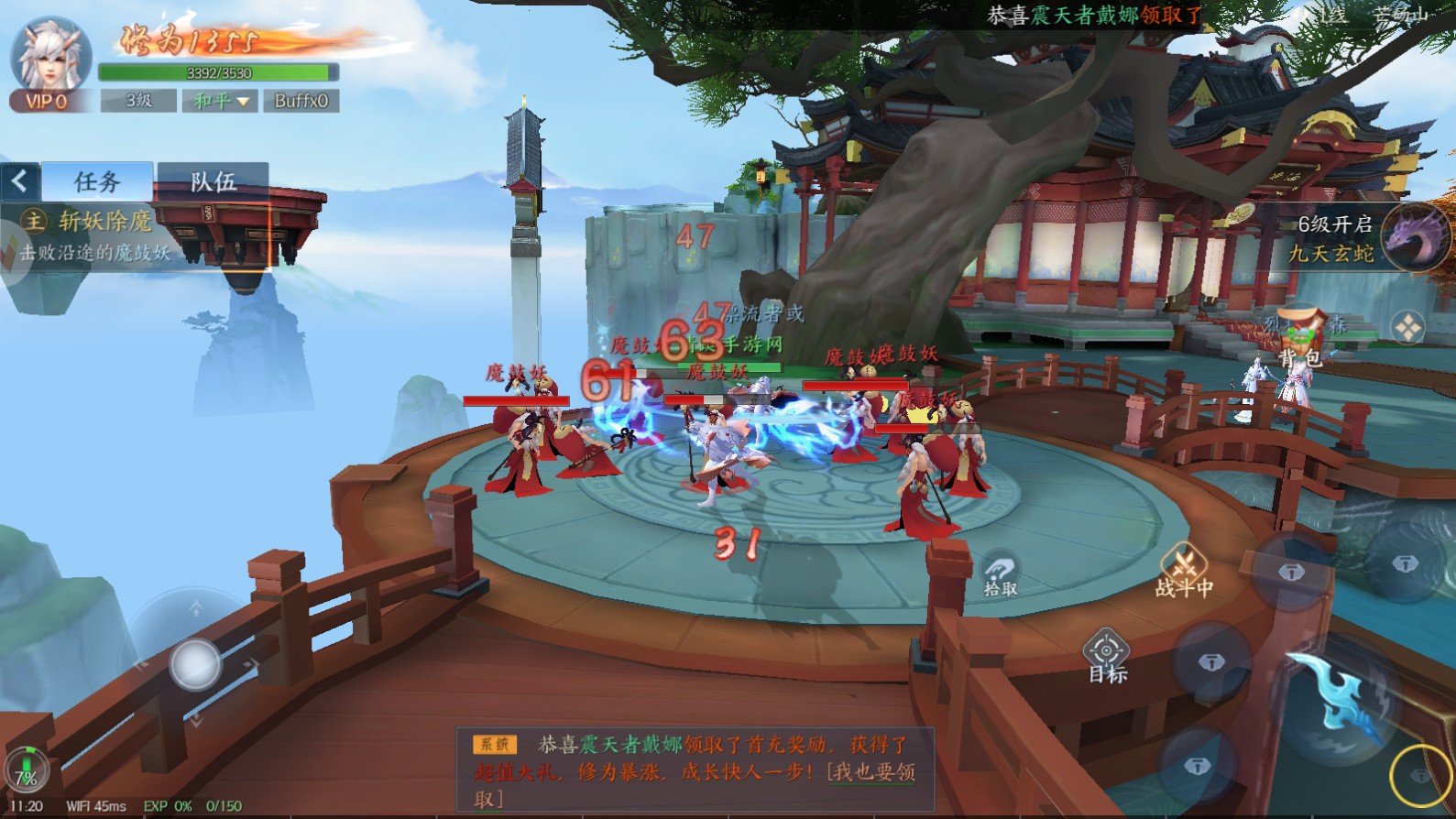The image size is (1456, 819).
Task: Switch to the 任务 quest tab
Action: (97, 180)
